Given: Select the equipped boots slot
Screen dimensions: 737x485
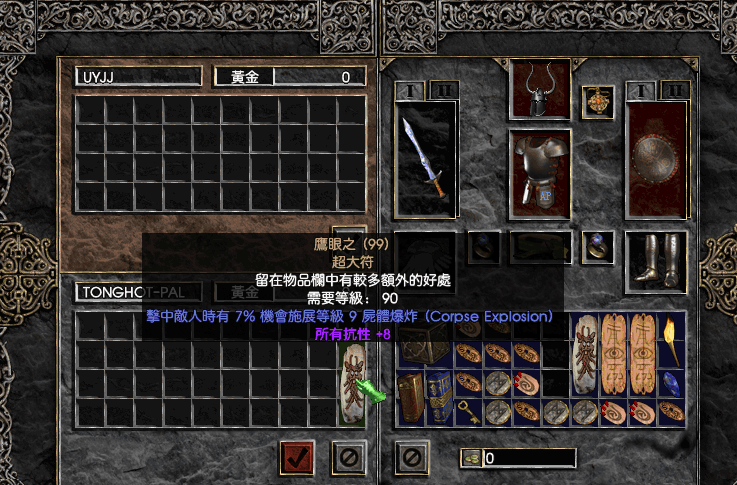Looking at the screenshot, I should coord(656,258).
